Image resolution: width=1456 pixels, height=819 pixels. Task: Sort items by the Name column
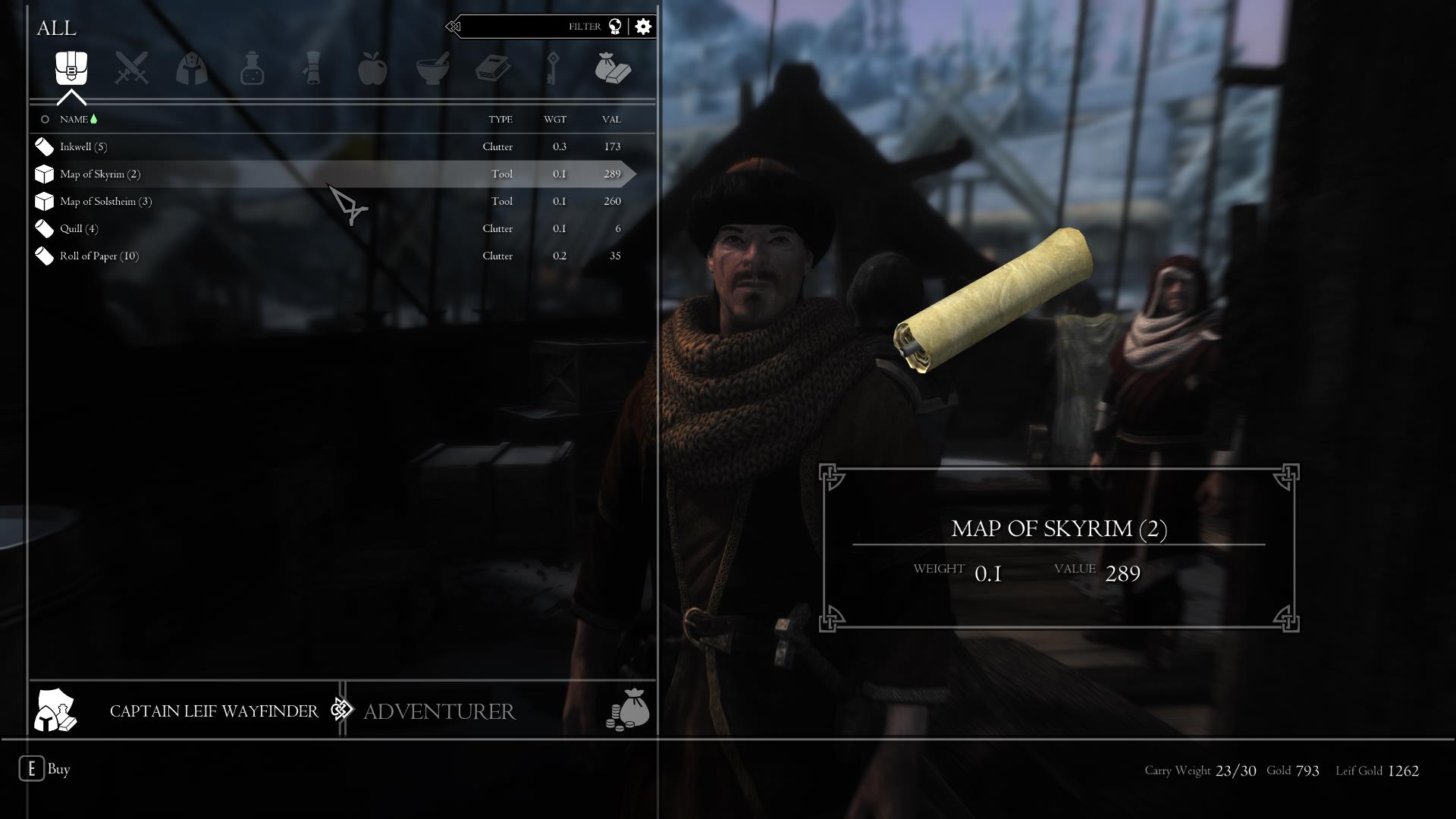pyautogui.click(x=74, y=120)
